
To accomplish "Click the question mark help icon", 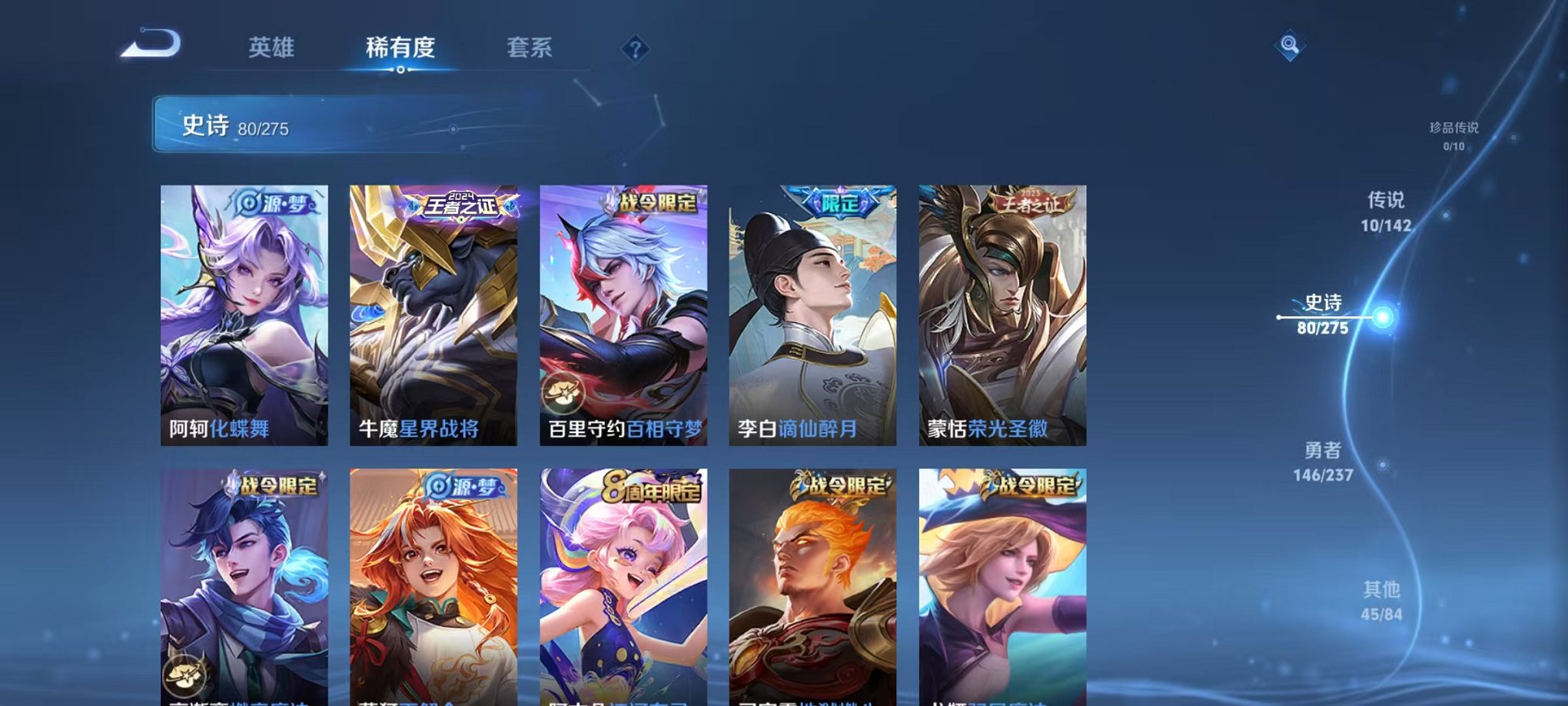I will click(633, 48).
